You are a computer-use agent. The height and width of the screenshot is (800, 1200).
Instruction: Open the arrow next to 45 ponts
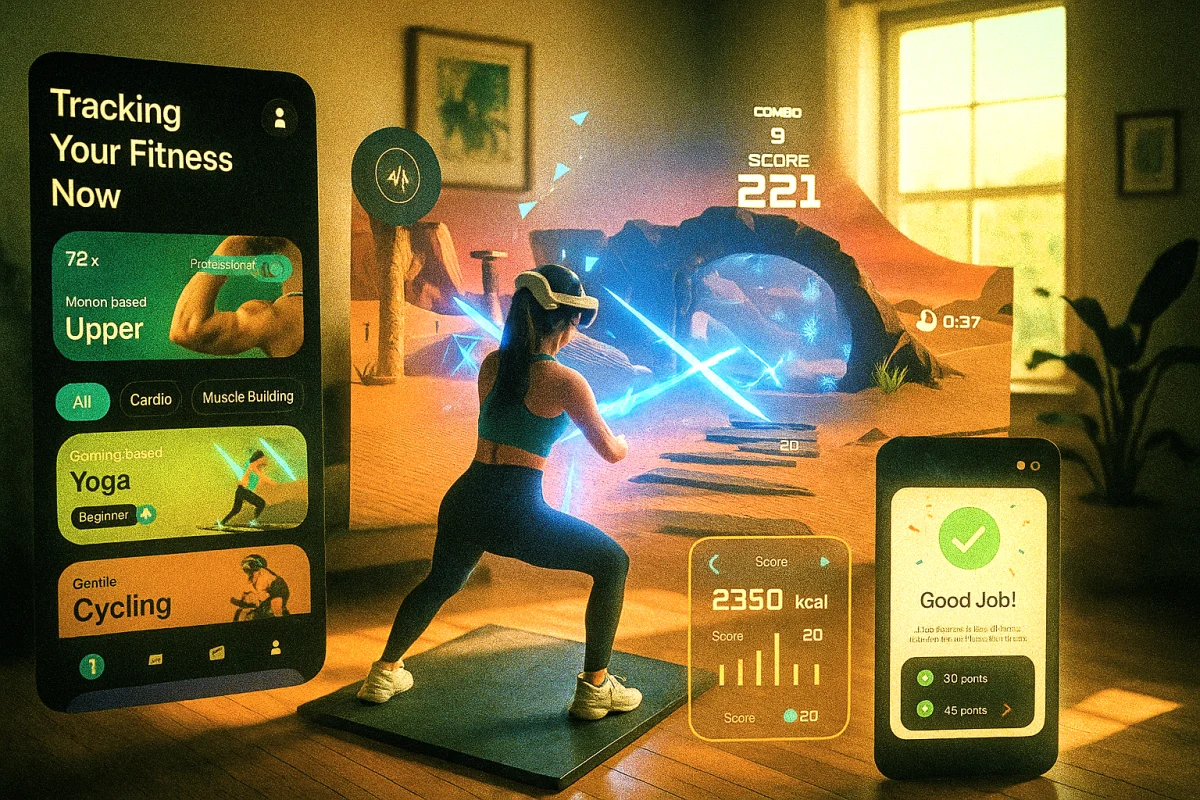(x=1007, y=710)
